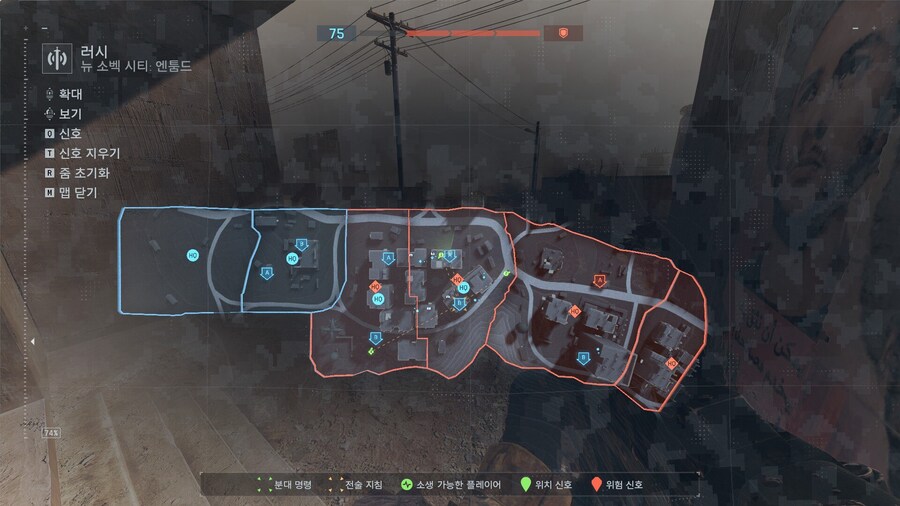
Task: Select the red A objective marker
Action: [599, 280]
